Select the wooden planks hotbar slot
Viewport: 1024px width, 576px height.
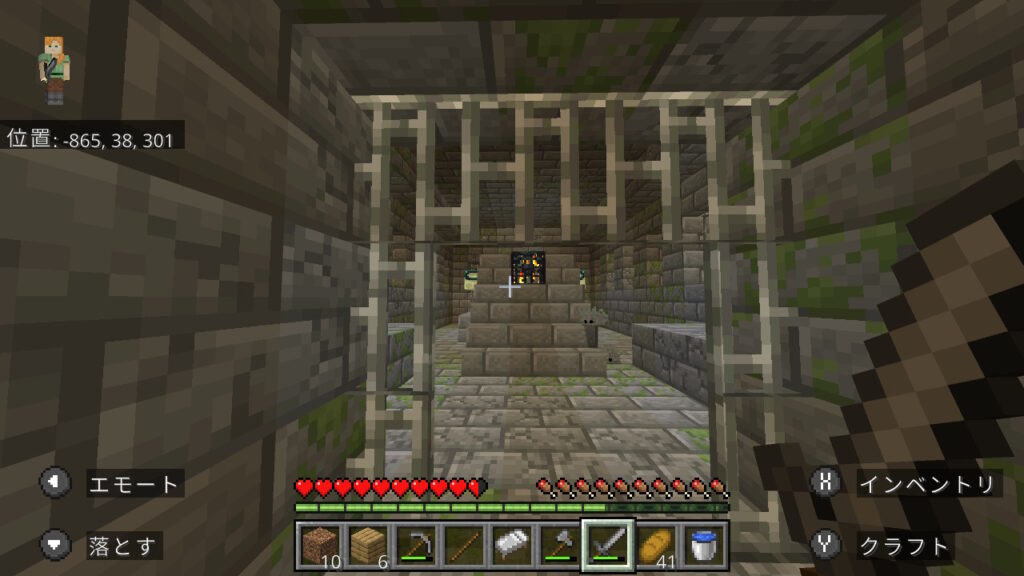coord(368,545)
